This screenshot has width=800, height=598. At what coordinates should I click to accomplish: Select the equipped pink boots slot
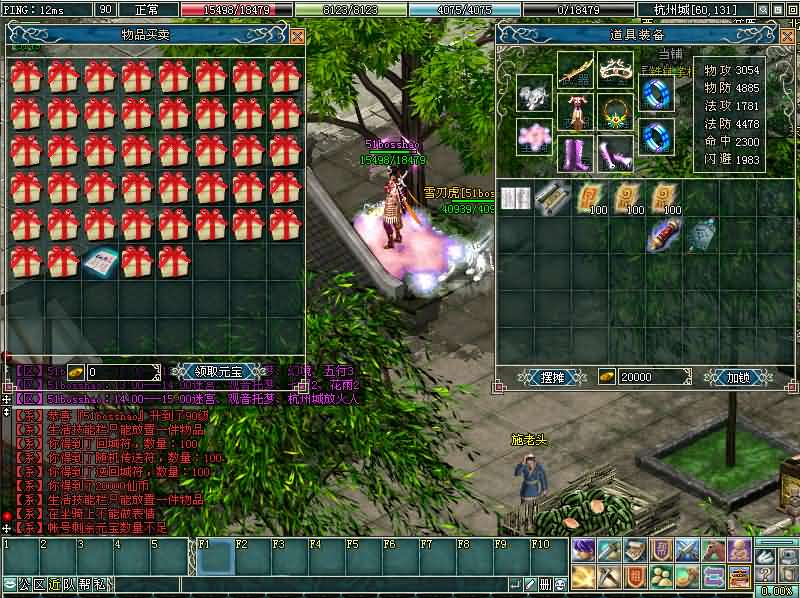(x=576, y=155)
